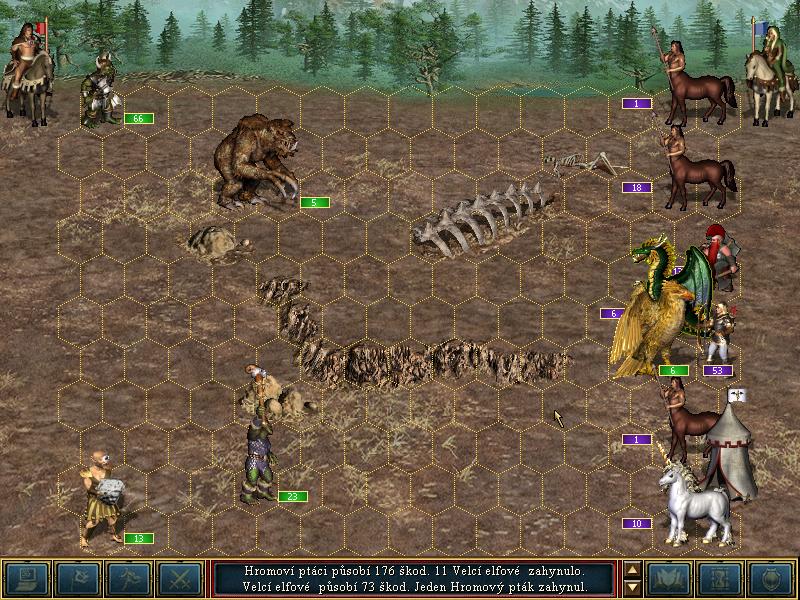Select the behemoth stack of 5
800x600 pixels.
click(x=255, y=162)
